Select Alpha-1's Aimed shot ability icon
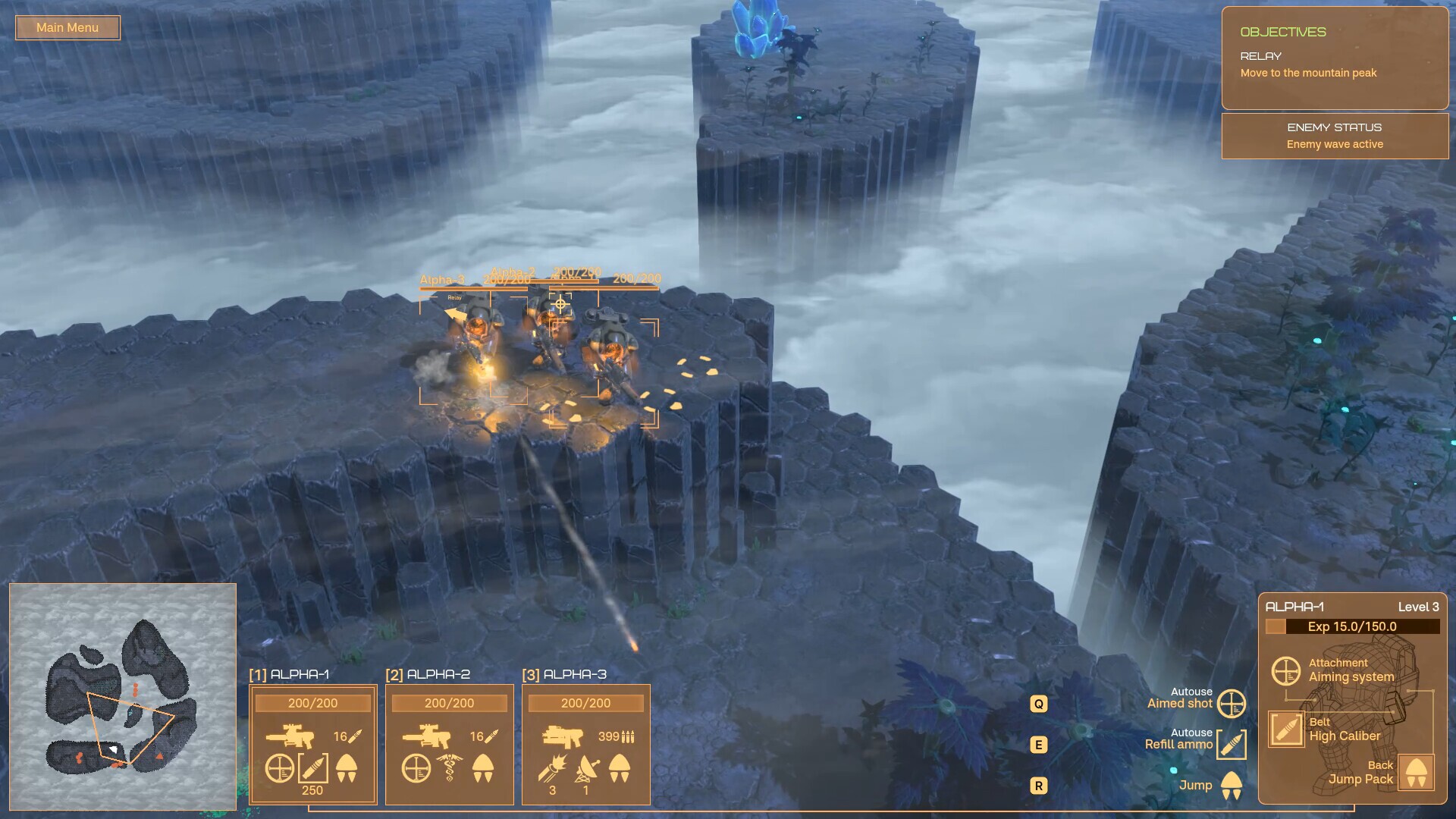The width and height of the screenshot is (1456, 819). (x=280, y=767)
